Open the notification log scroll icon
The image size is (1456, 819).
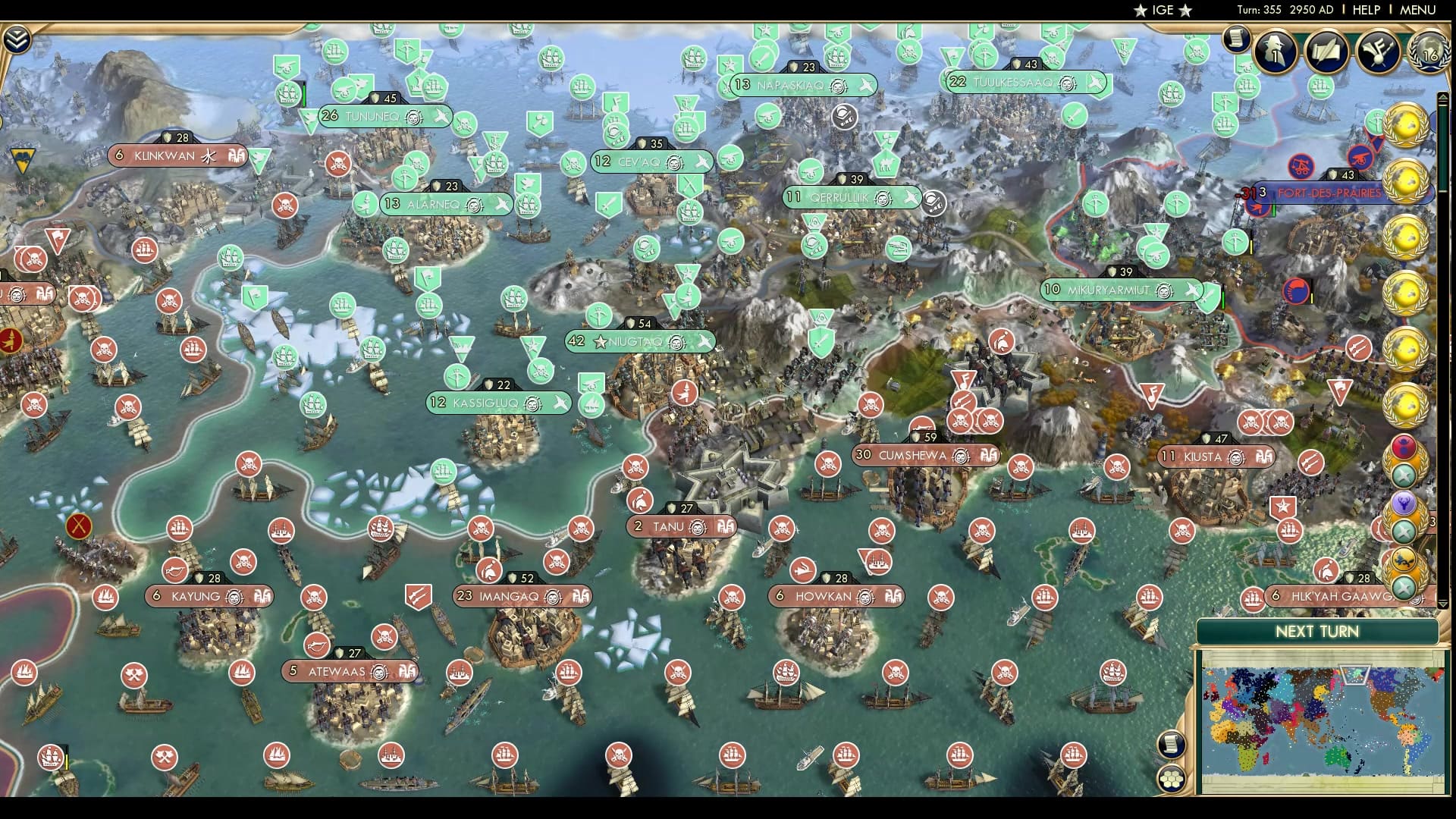point(1236,39)
